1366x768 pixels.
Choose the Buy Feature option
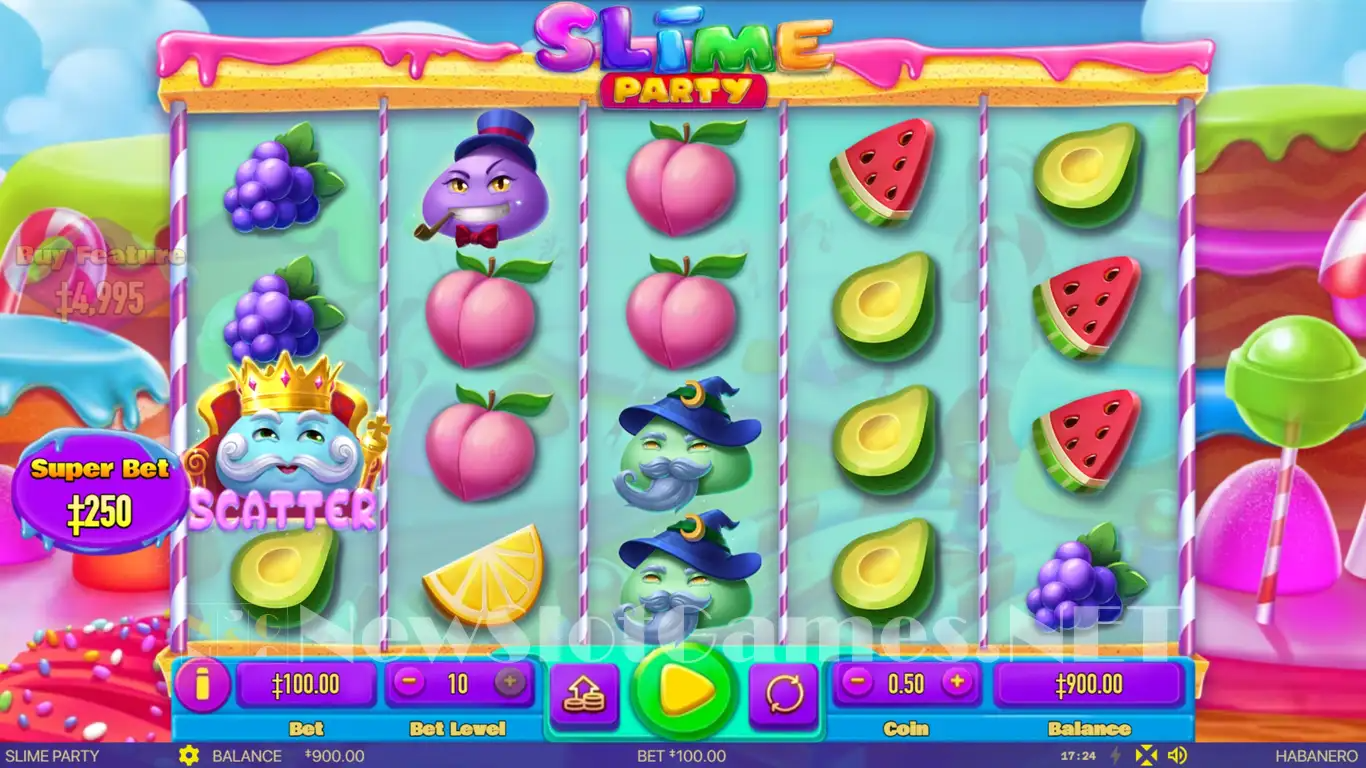(100, 280)
